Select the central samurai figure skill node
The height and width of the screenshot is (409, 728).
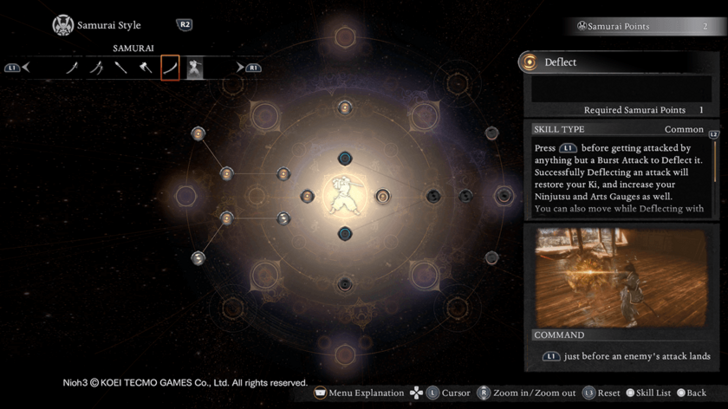(345, 196)
